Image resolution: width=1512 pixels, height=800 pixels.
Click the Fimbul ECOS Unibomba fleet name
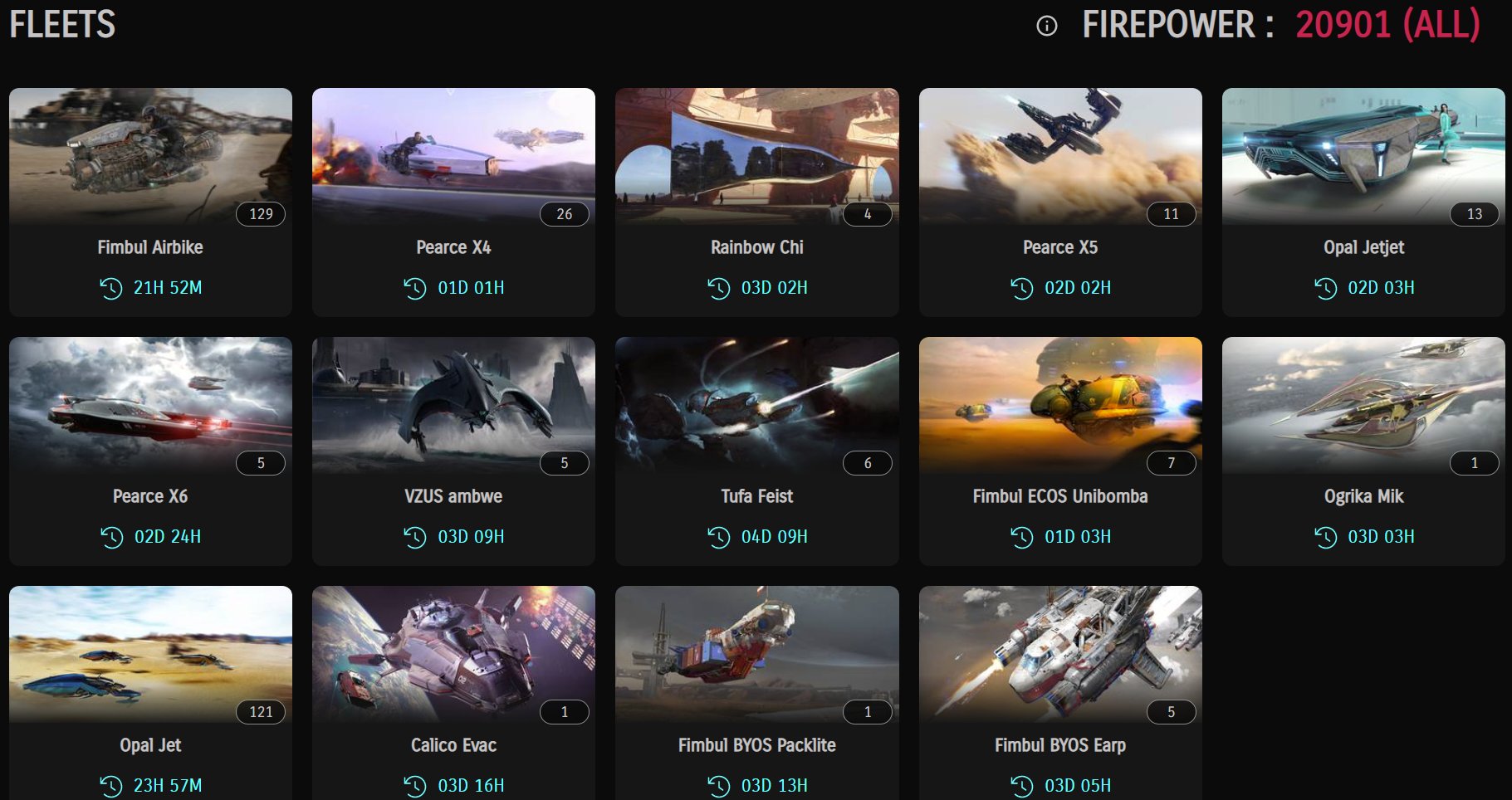(x=1060, y=495)
